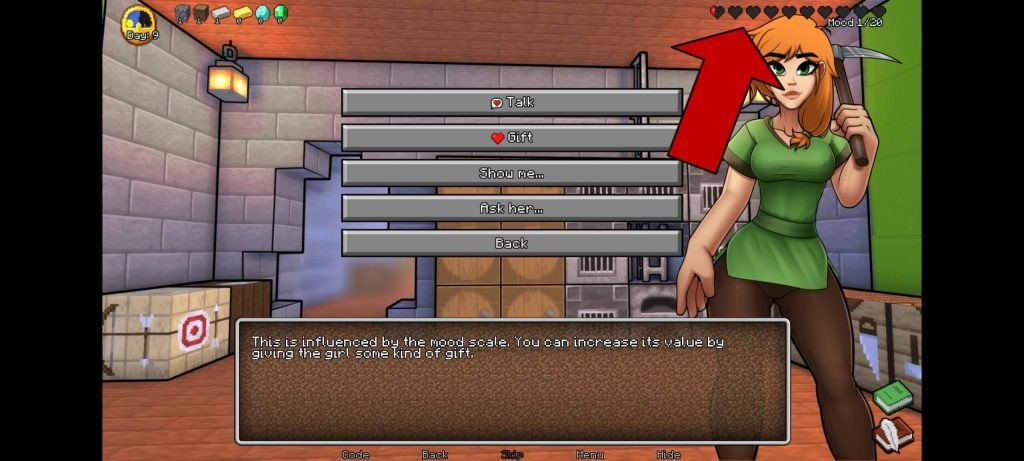The height and width of the screenshot is (461, 1024).
Task: Hide the dialogue interface
Action: click(x=668, y=454)
